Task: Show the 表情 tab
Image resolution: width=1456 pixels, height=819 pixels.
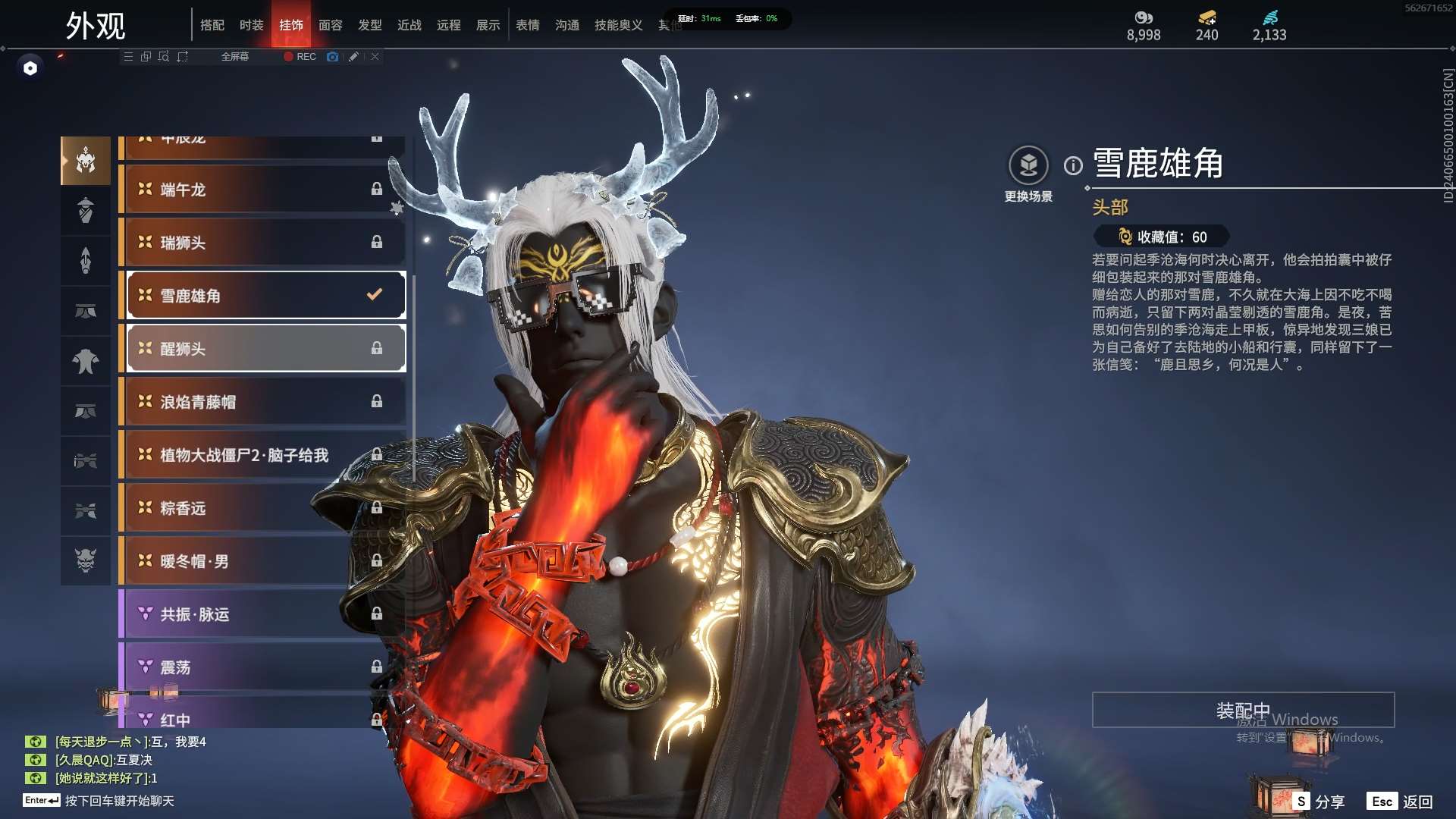Action: (x=527, y=25)
